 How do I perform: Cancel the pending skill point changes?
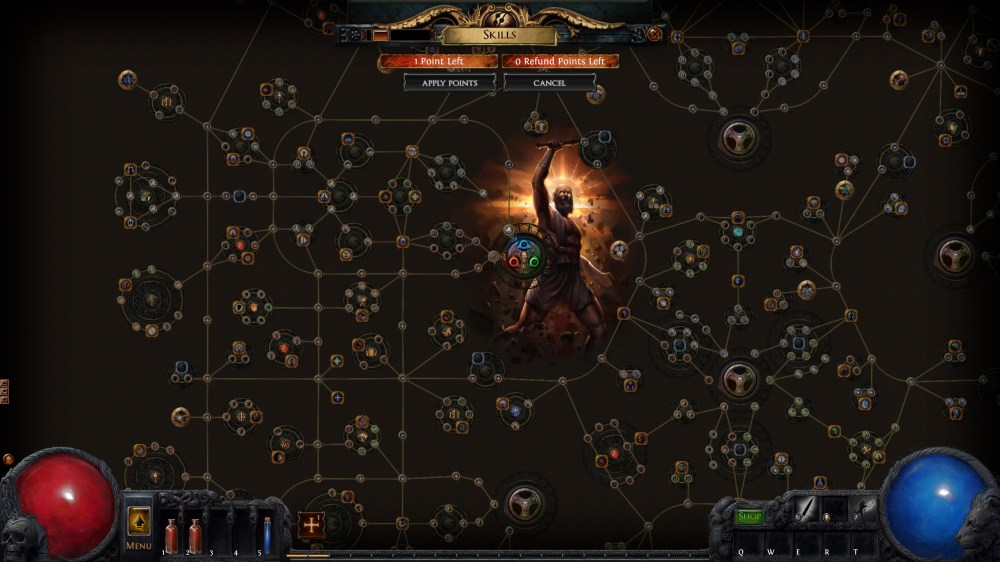click(x=549, y=82)
